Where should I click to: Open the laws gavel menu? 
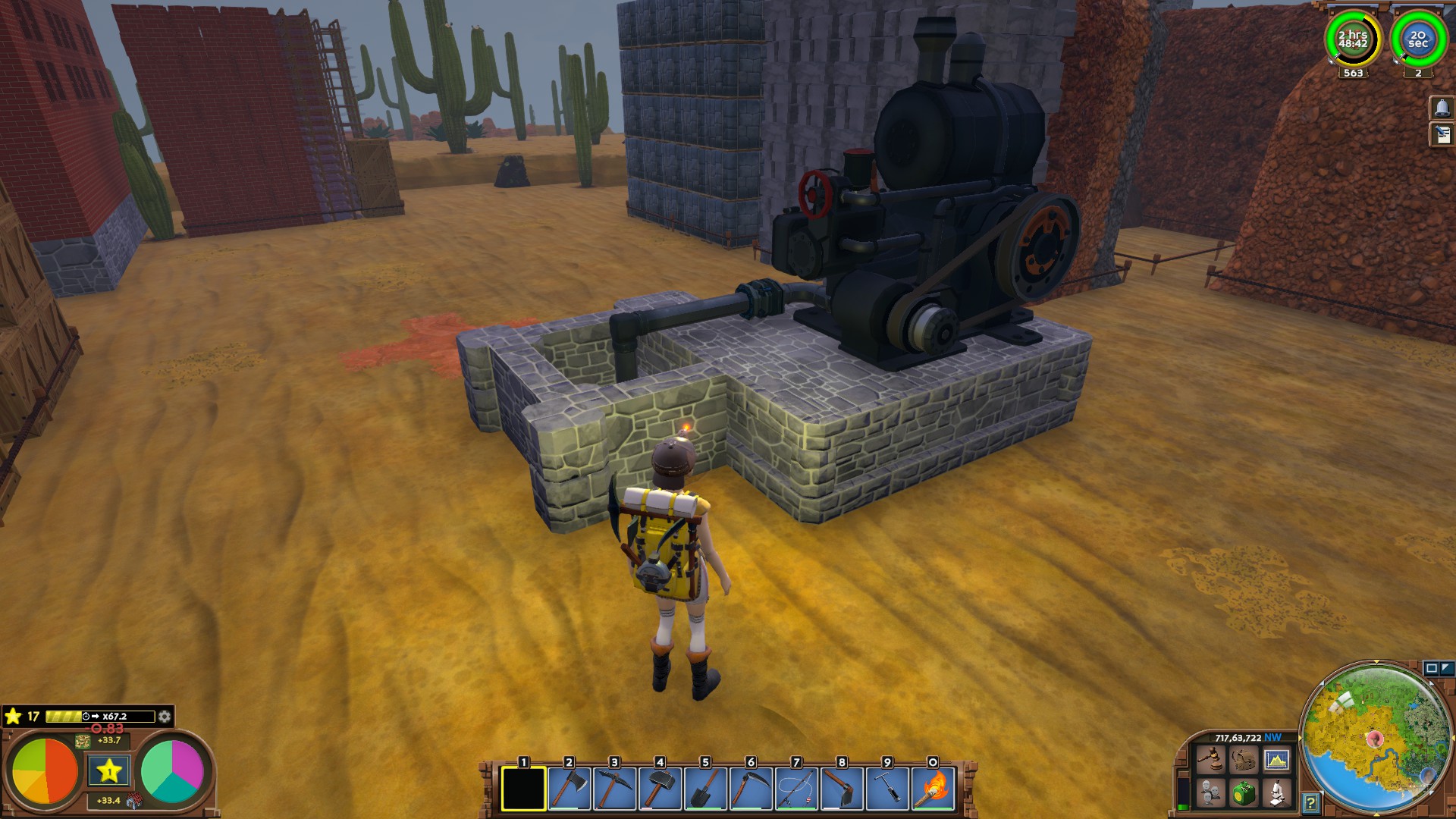1210,759
